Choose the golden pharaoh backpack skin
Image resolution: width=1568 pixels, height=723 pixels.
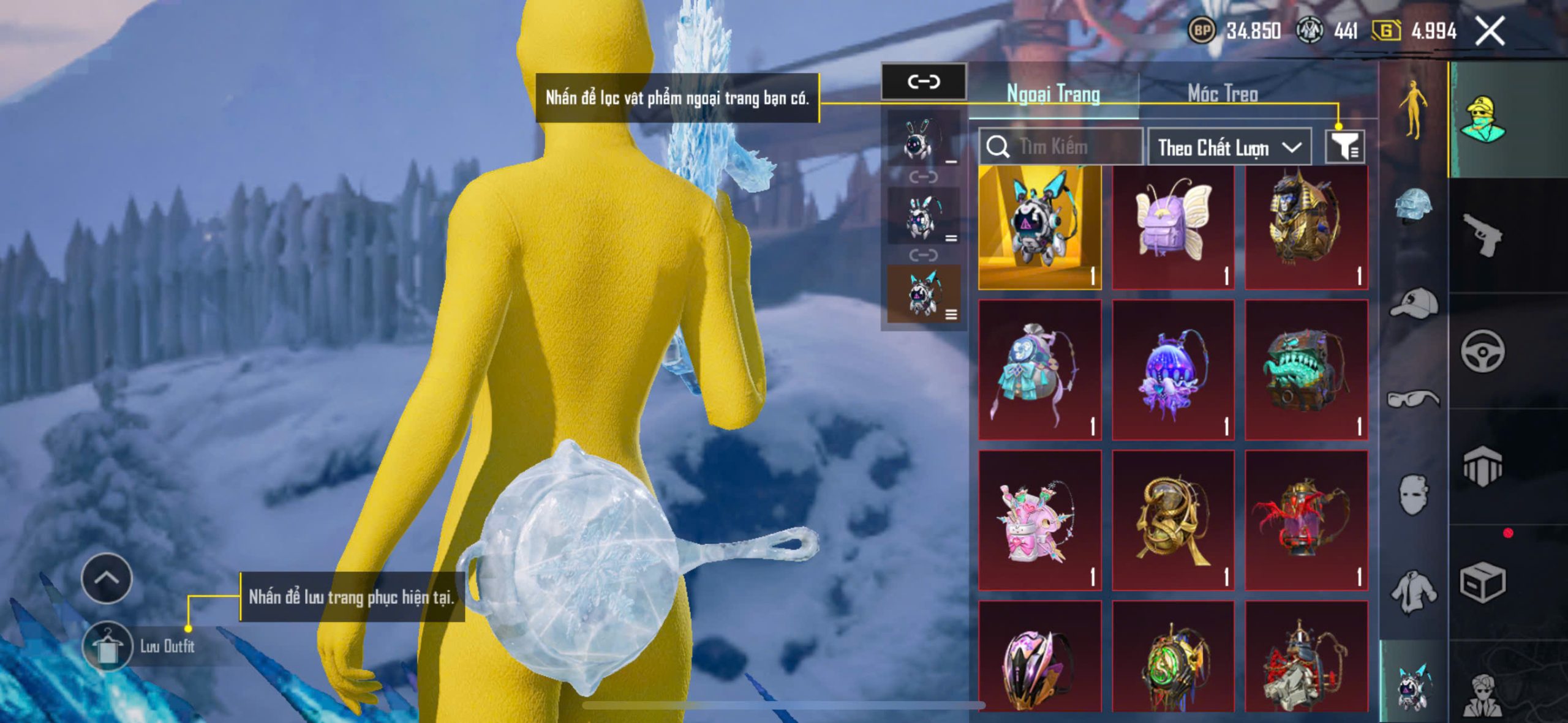[x=1306, y=227]
